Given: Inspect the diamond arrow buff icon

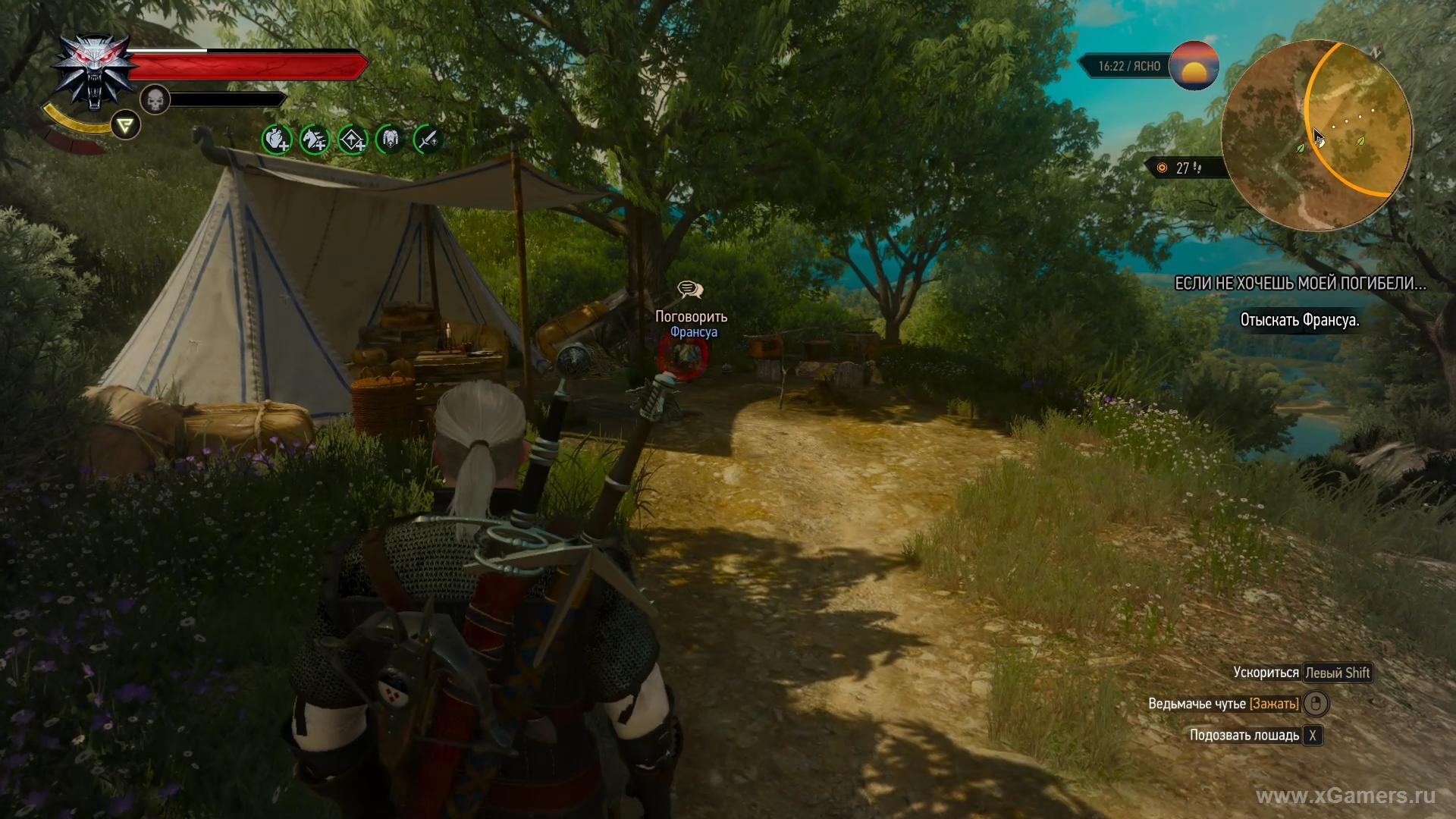Looking at the screenshot, I should pyautogui.click(x=353, y=139).
